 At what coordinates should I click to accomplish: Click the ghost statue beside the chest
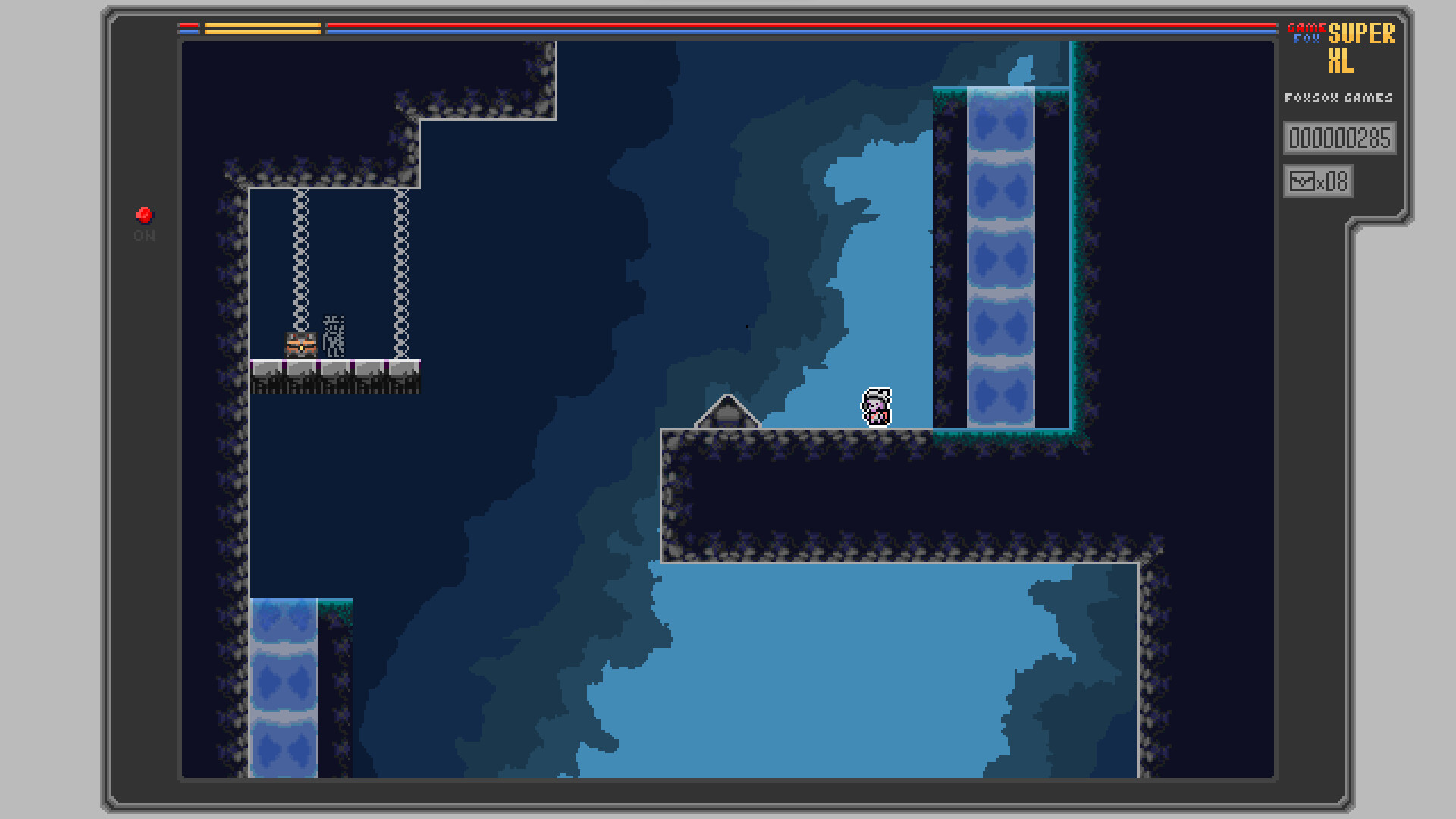pos(334,335)
